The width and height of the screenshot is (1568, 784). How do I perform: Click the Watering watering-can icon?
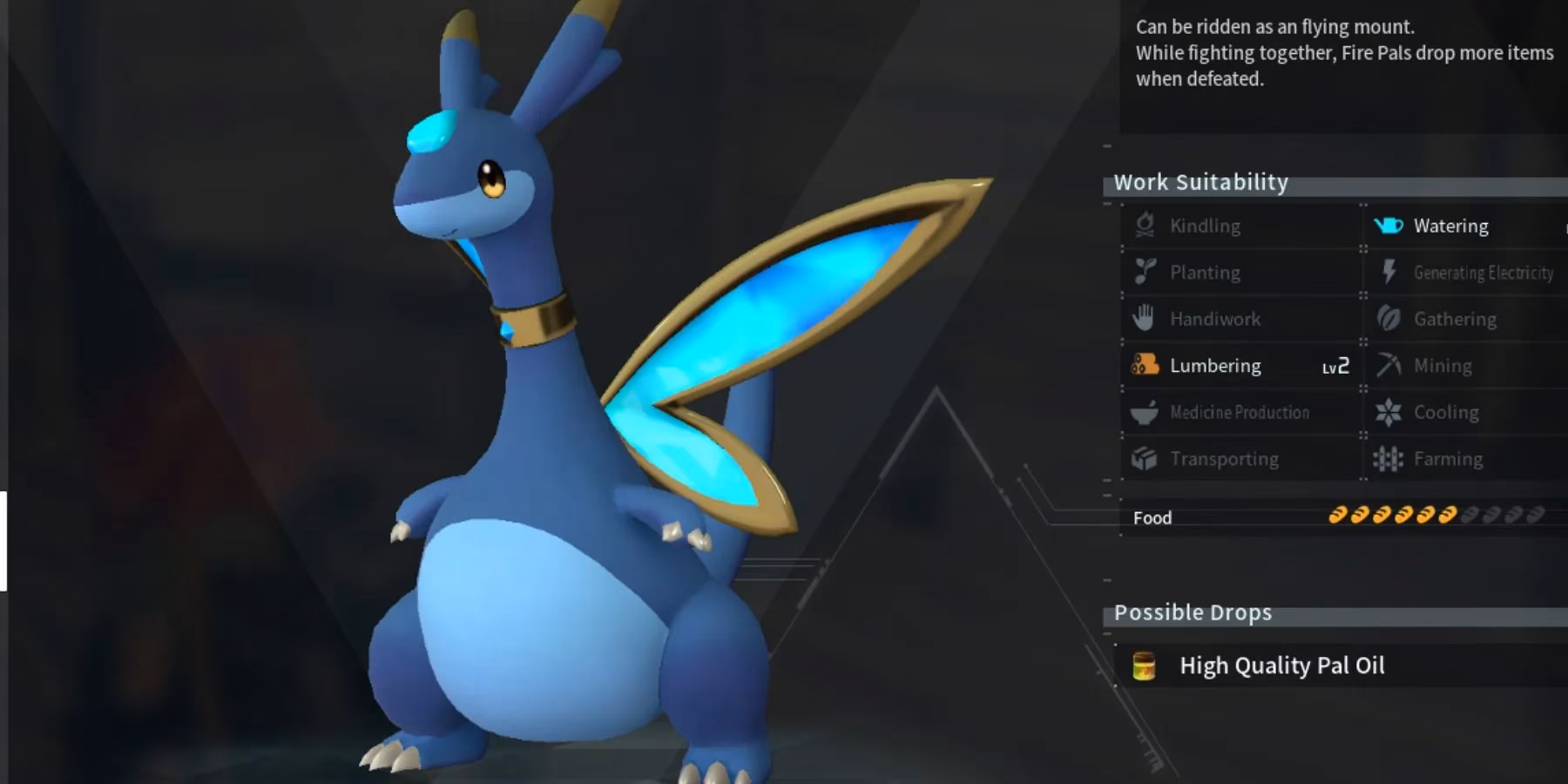(1390, 225)
